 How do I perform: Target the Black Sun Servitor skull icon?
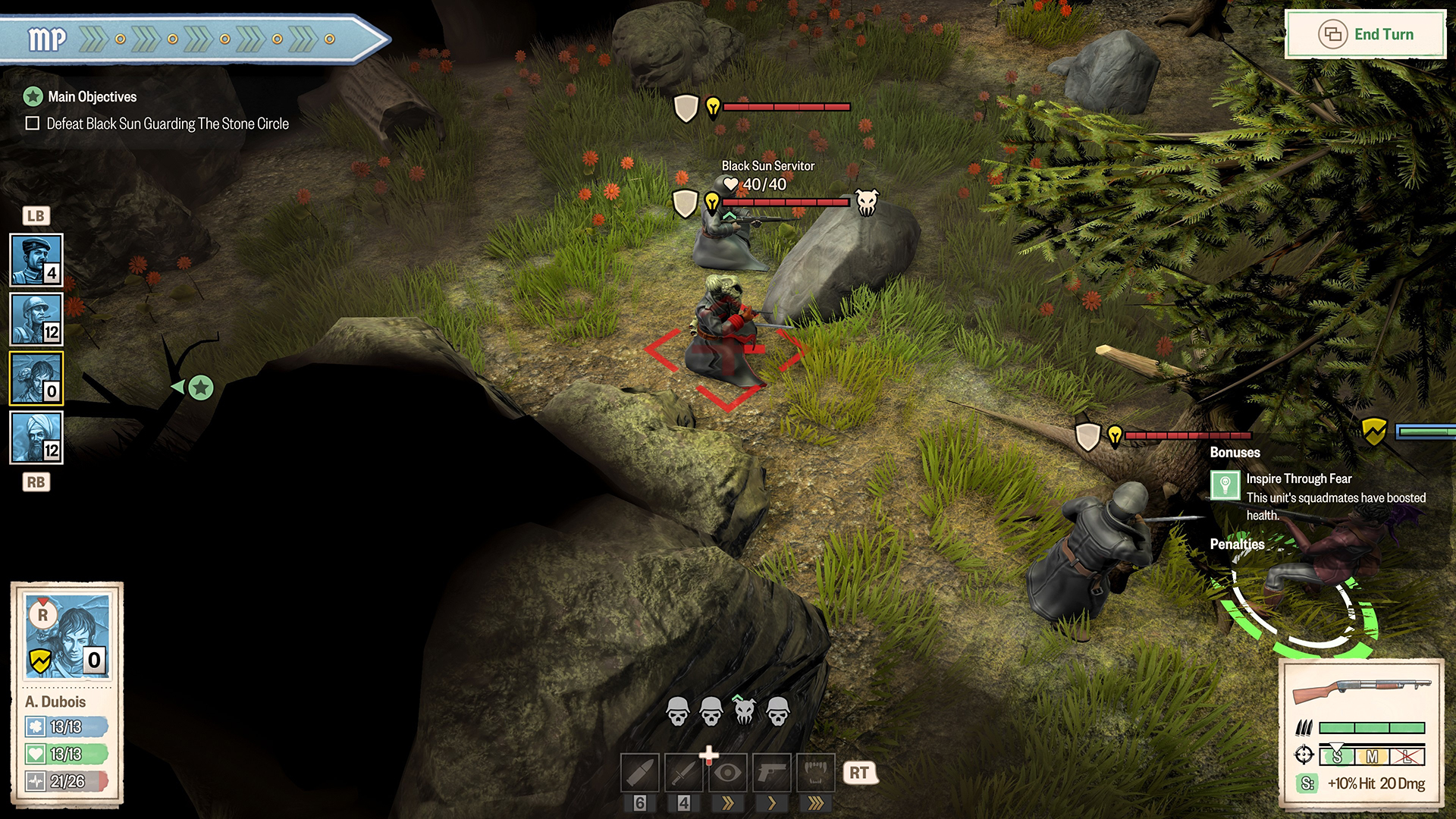[x=867, y=202]
